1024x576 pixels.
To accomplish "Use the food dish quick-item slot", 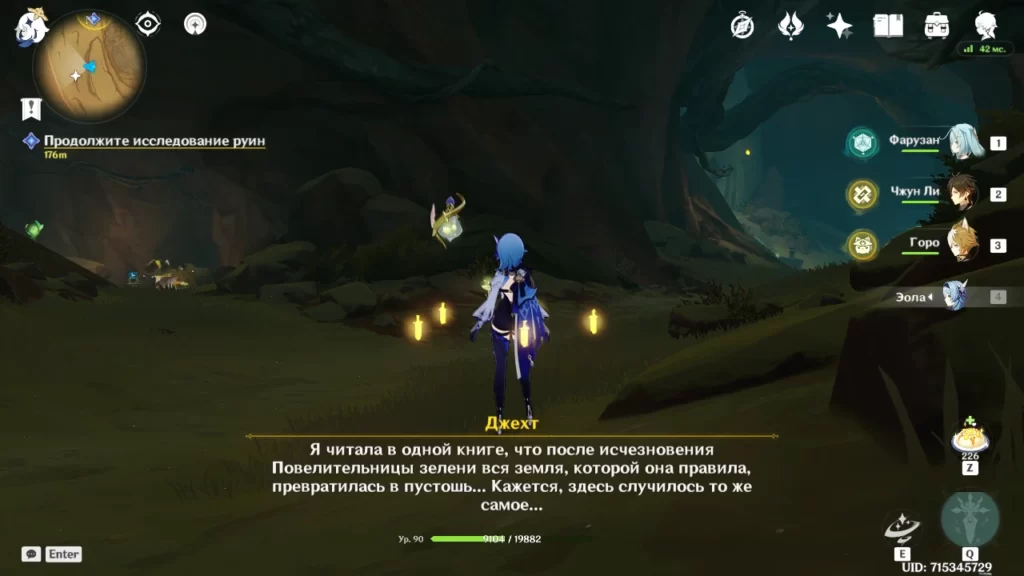I will [x=969, y=441].
